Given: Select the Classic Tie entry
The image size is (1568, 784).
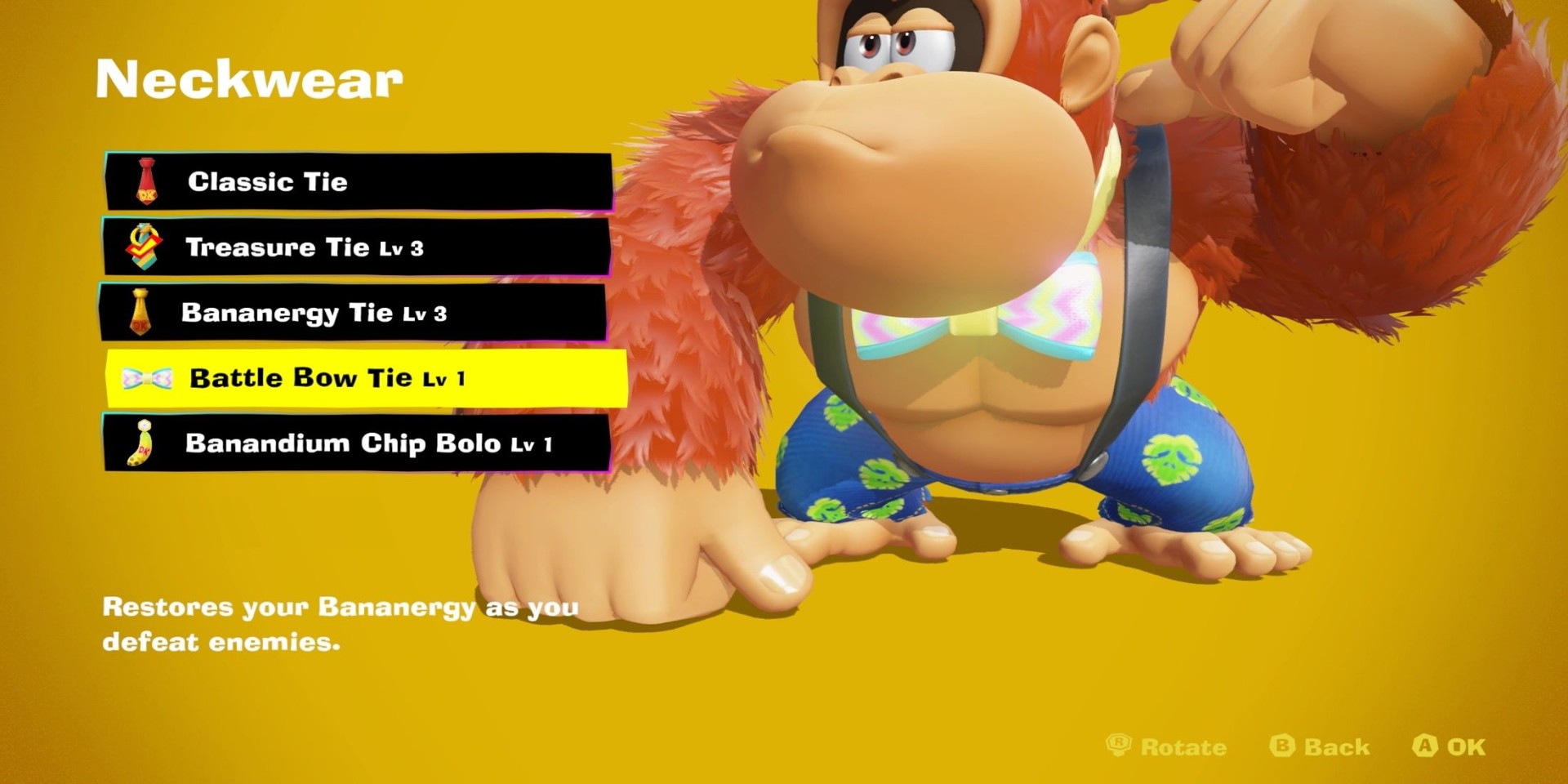Looking at the screenshot, I should point(358,181).
